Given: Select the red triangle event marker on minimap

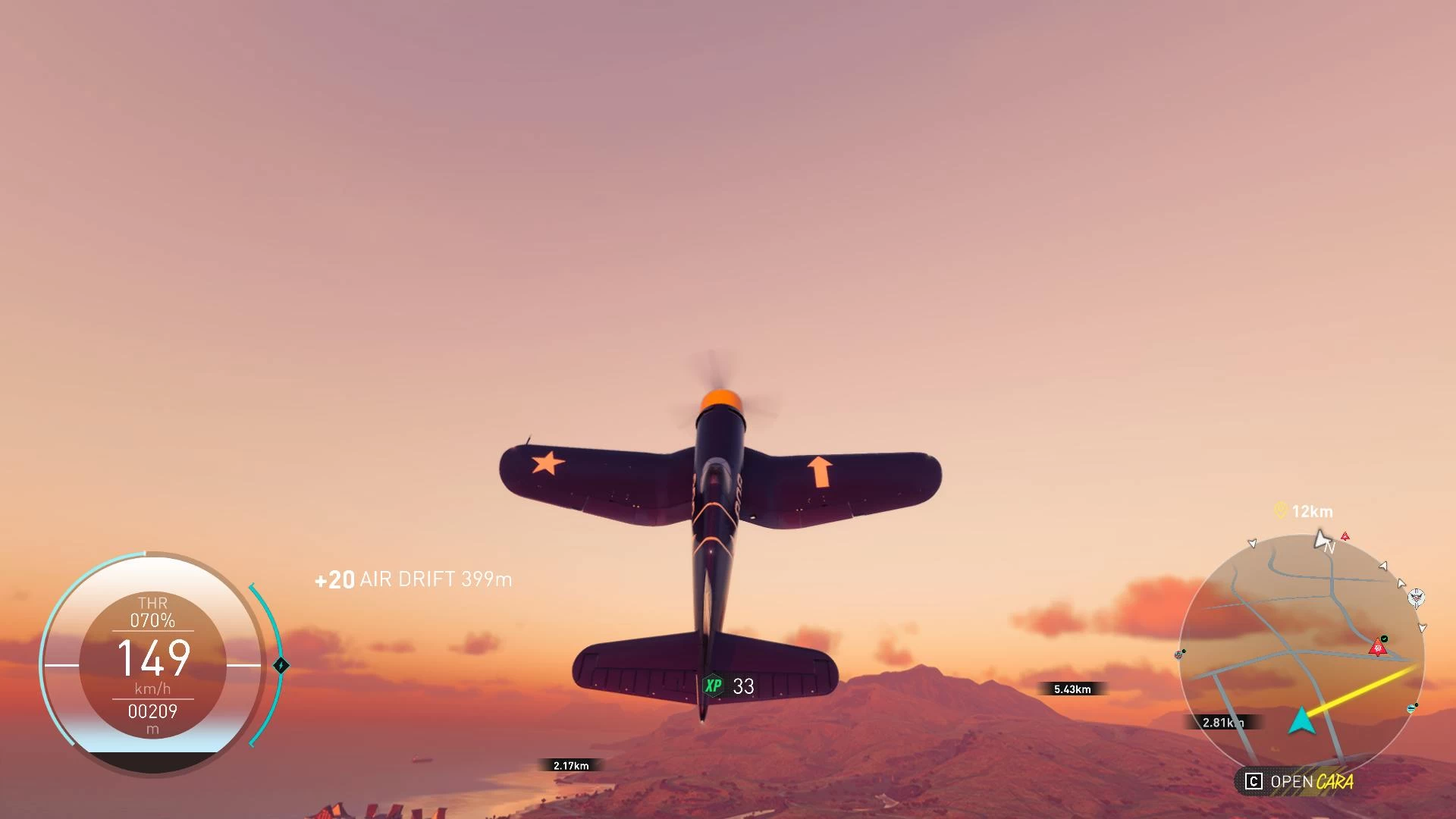Looking at the screenshot, I should point(1377,648).
